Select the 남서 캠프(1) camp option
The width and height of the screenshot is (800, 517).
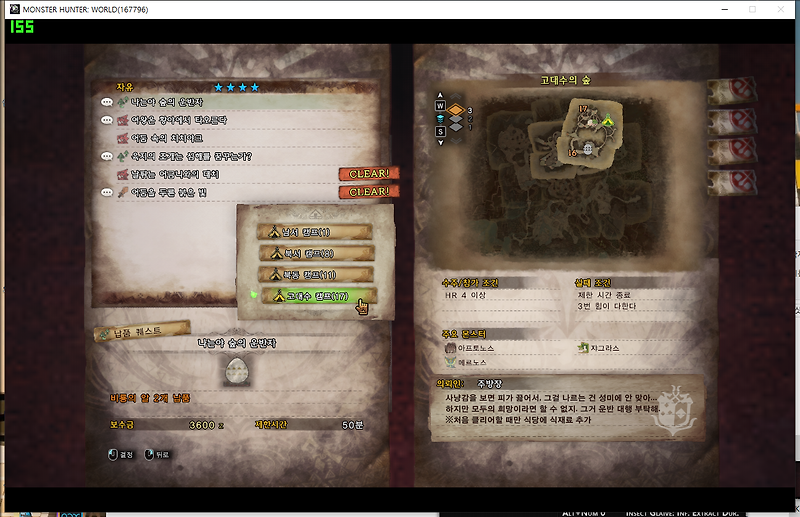tap(316, 231)
